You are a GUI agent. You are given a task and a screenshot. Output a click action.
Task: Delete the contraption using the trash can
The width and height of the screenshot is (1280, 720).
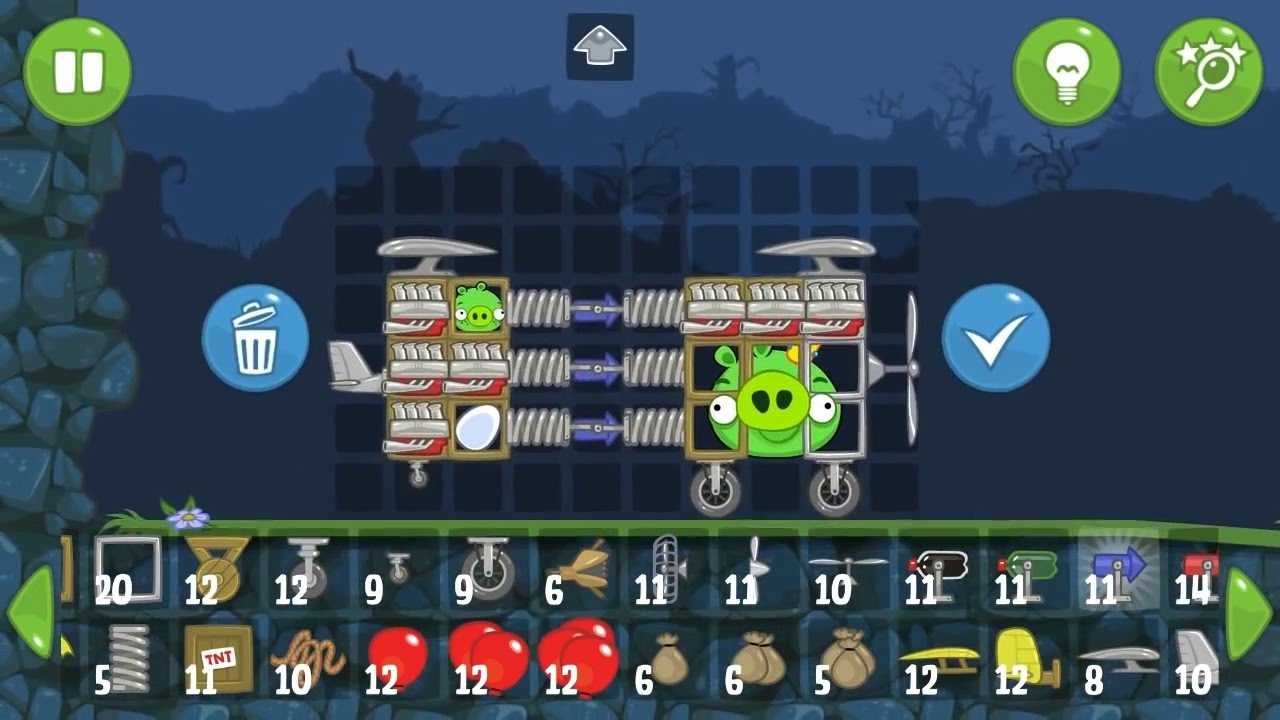pyautogui.click(x=254, y=335)
